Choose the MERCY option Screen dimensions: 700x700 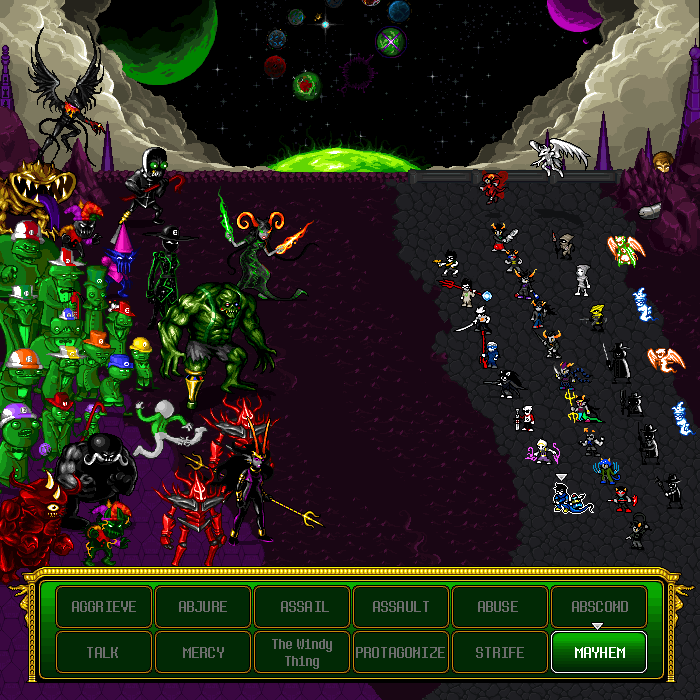(x=203, y=653)
